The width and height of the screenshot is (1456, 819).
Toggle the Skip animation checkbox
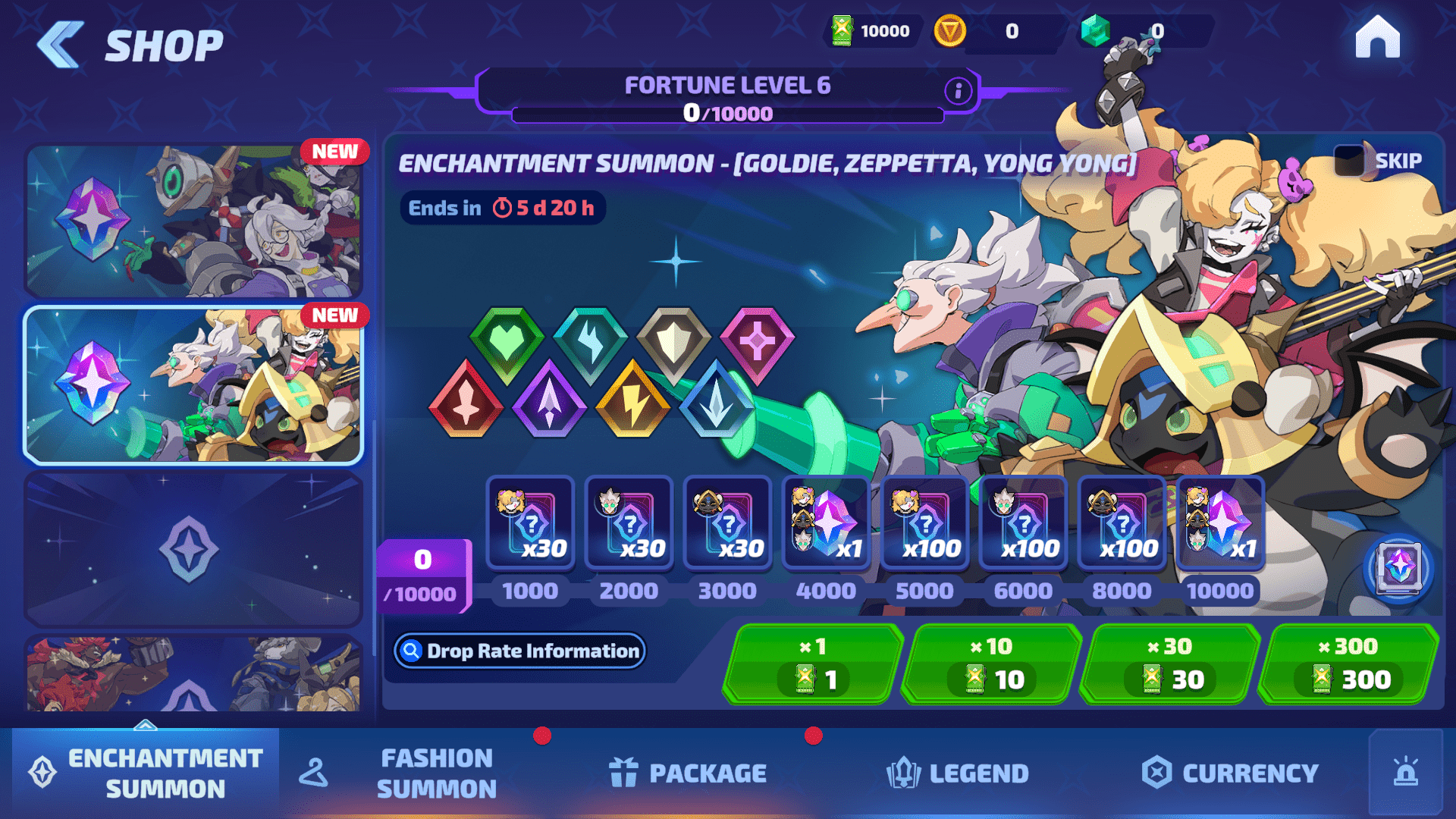[x=1350, y=161]
